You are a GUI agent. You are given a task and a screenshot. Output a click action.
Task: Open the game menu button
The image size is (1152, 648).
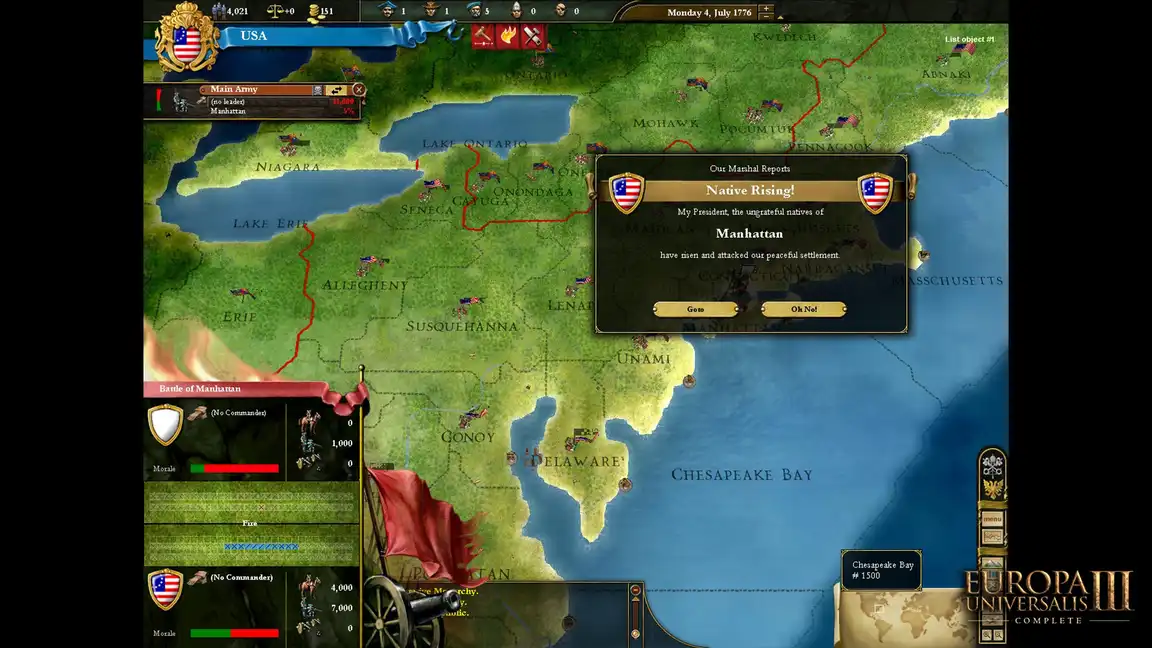point(992,519)
